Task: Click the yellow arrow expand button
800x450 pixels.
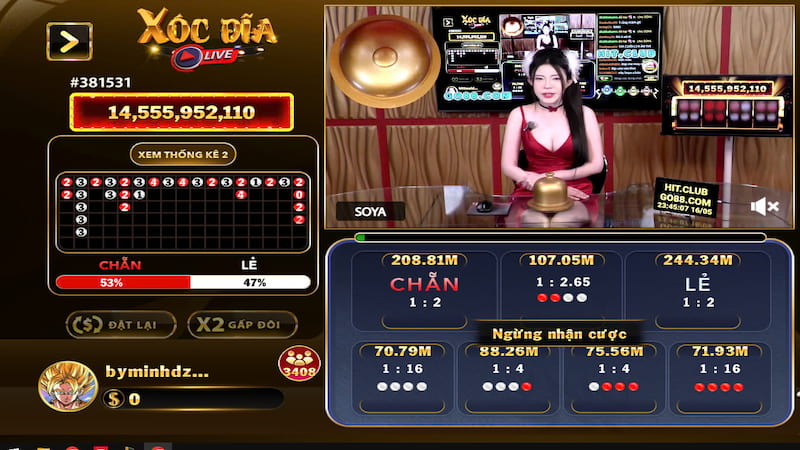Action: 69,41
